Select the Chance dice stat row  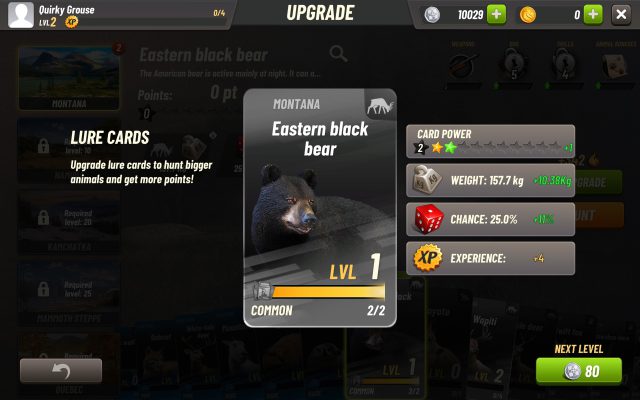(x=490, y=219)
